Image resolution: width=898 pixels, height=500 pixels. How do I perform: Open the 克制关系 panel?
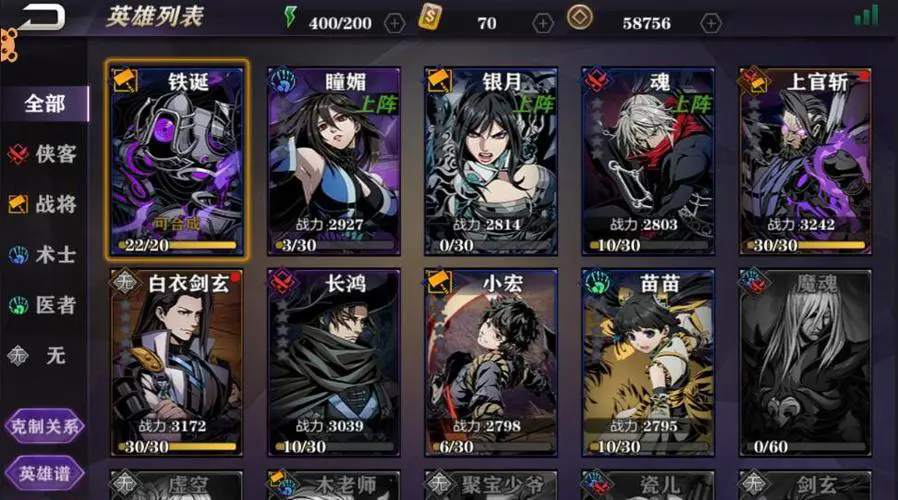coord(43,425)
